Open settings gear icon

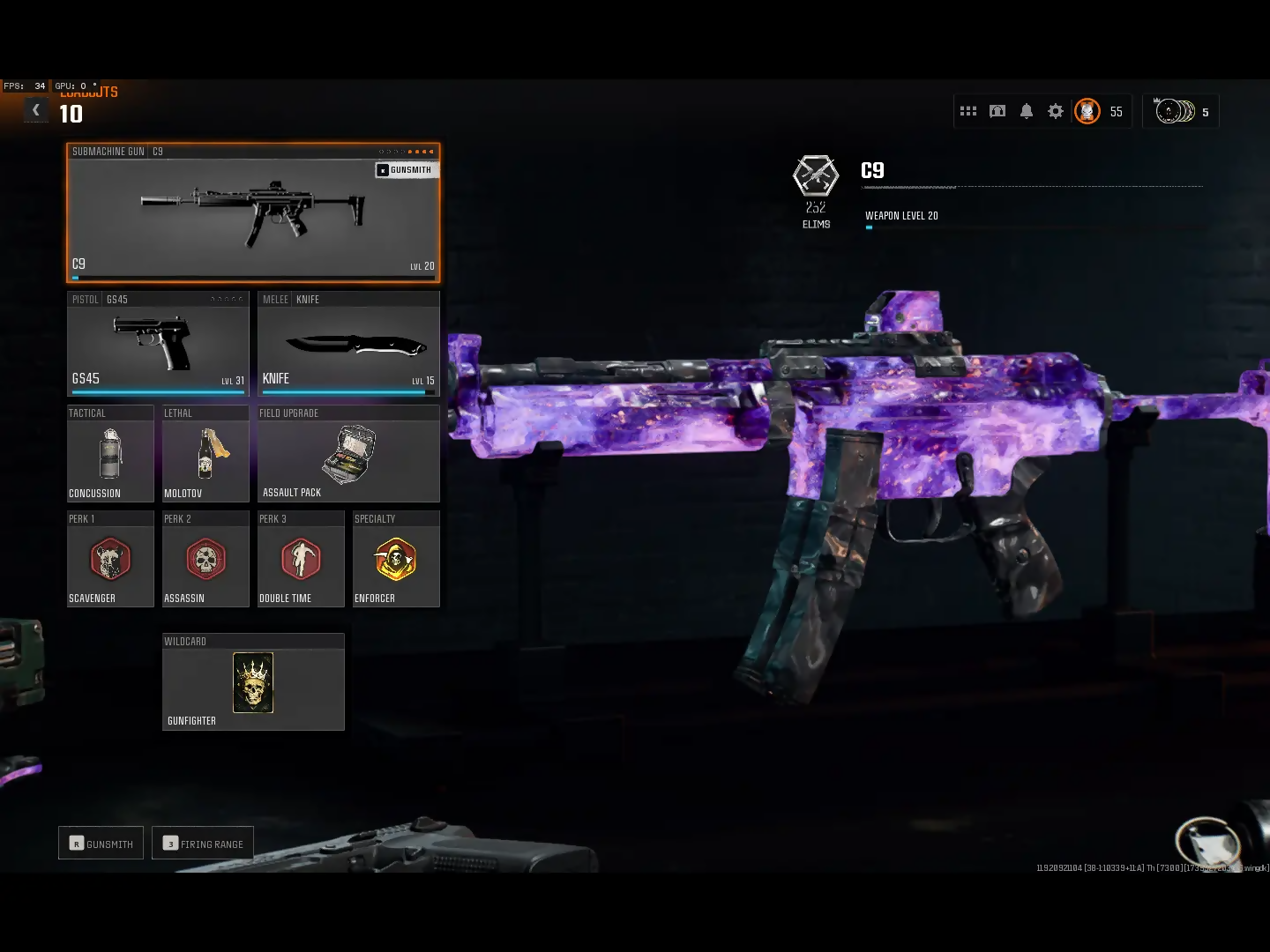tap(1056, 111)
